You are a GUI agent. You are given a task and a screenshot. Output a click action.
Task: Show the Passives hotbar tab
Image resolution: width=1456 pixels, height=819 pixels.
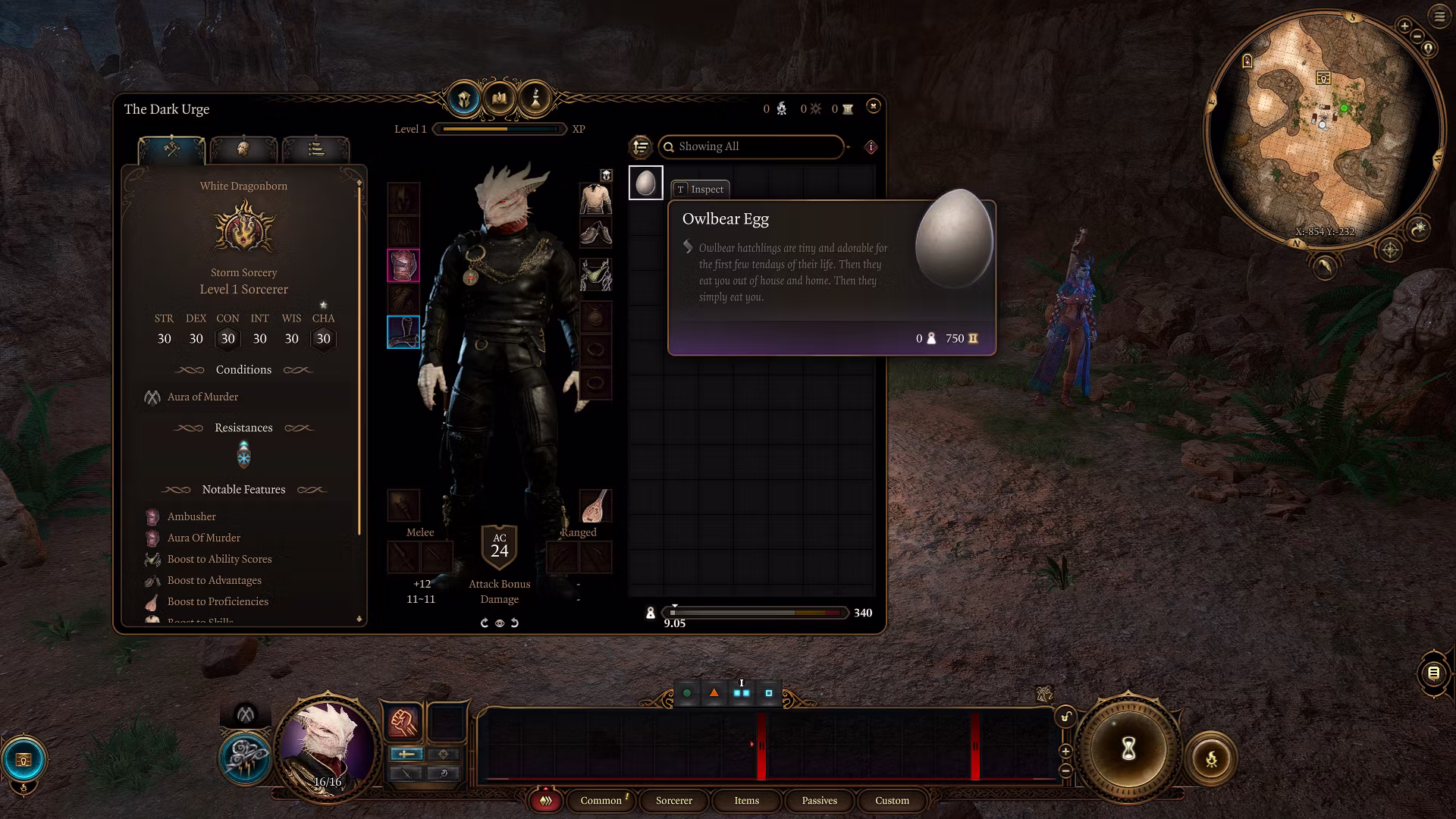click(819, 801)
